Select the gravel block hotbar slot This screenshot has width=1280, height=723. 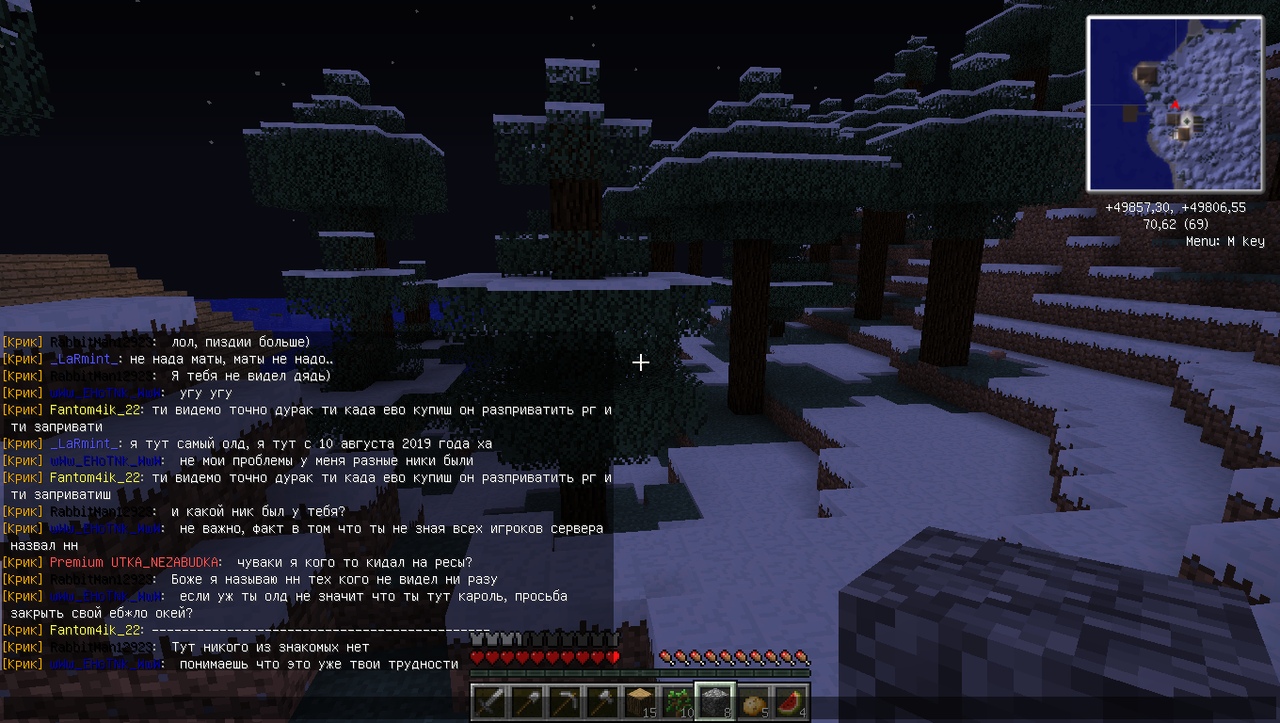[x=716, y=701]
